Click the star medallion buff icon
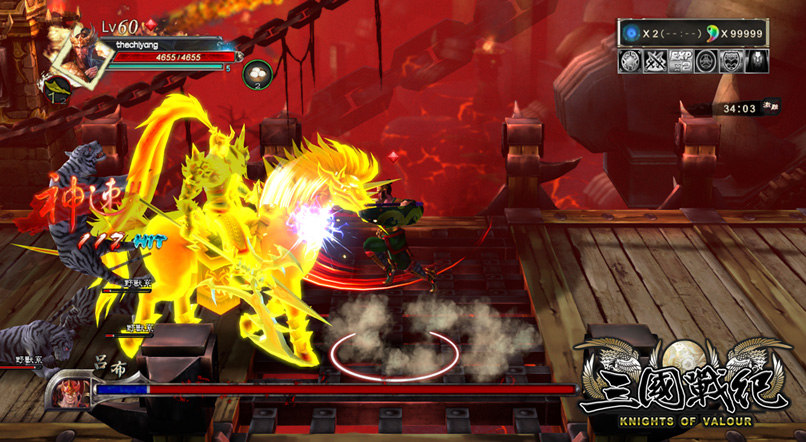The height and width of the screenshot is (442, 806). point(632,60)
